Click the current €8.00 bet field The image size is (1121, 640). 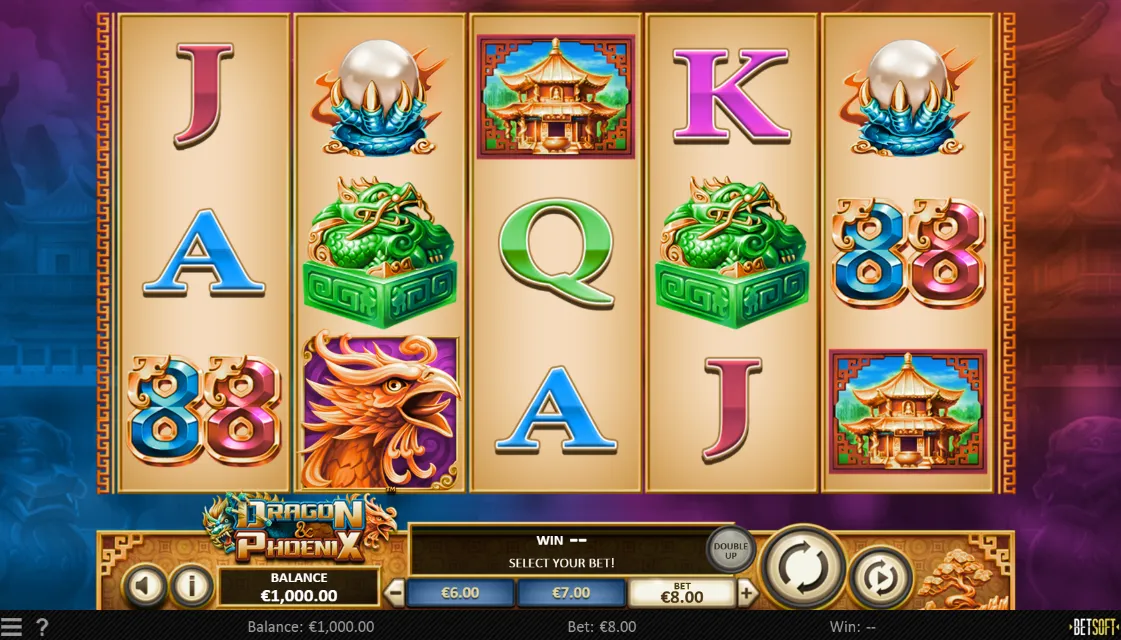(681, 593)
